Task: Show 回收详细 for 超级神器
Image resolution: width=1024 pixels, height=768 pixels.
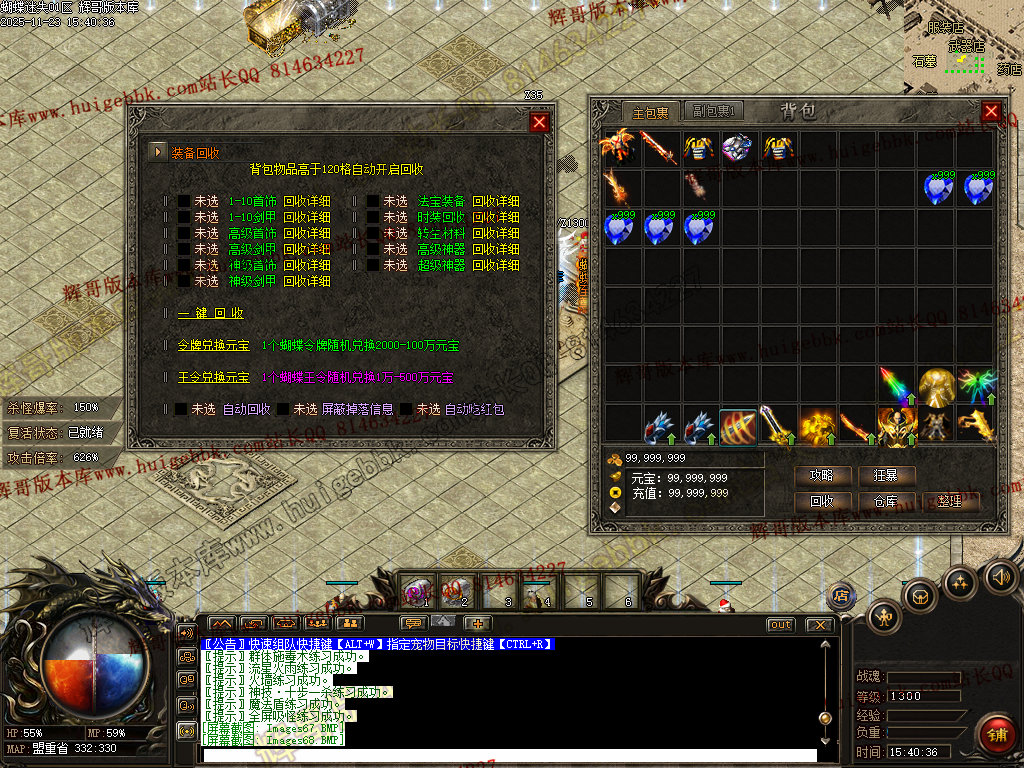Action: (495, 266)
